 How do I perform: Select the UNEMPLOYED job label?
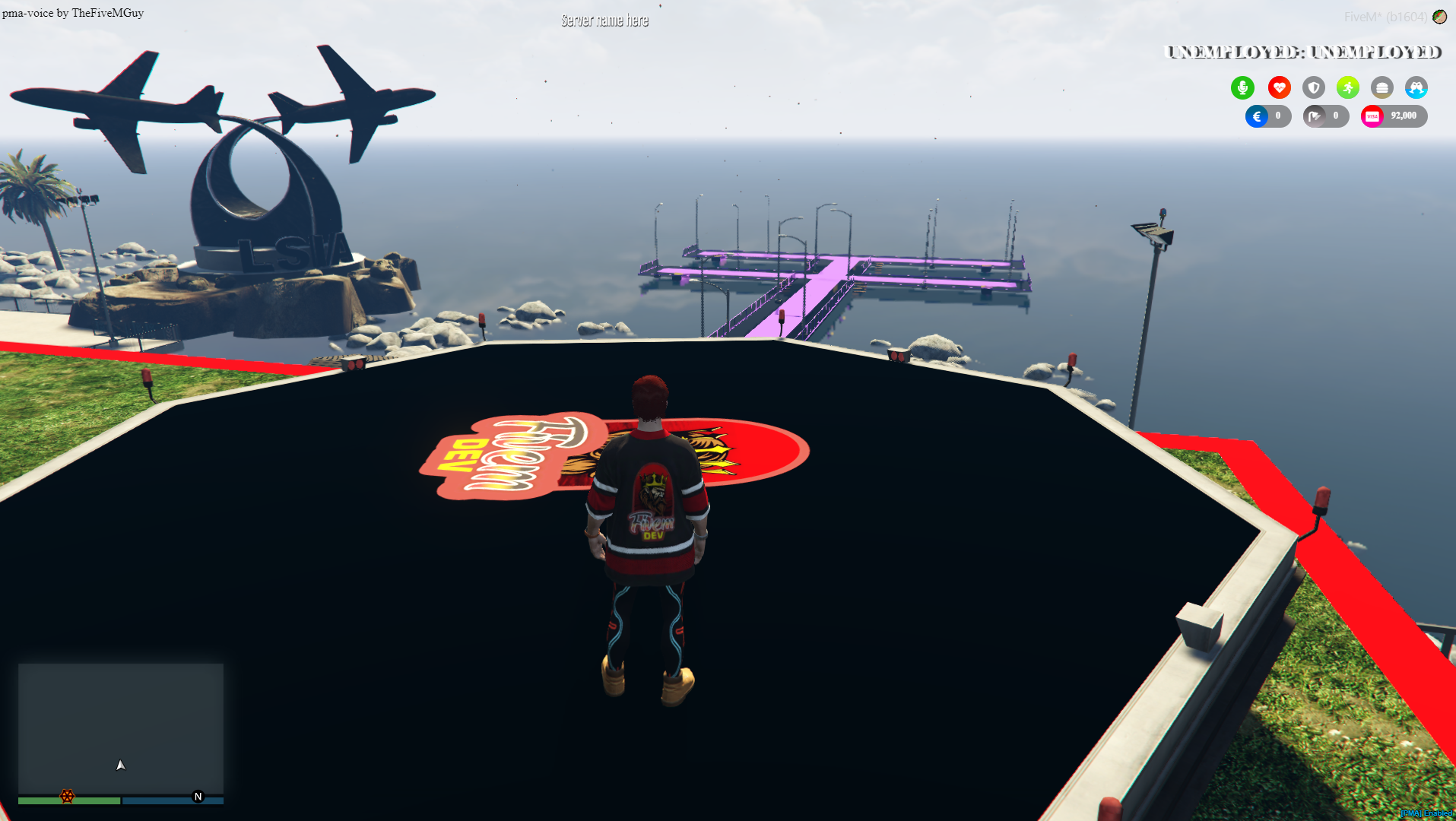[x=1303, y=52]
